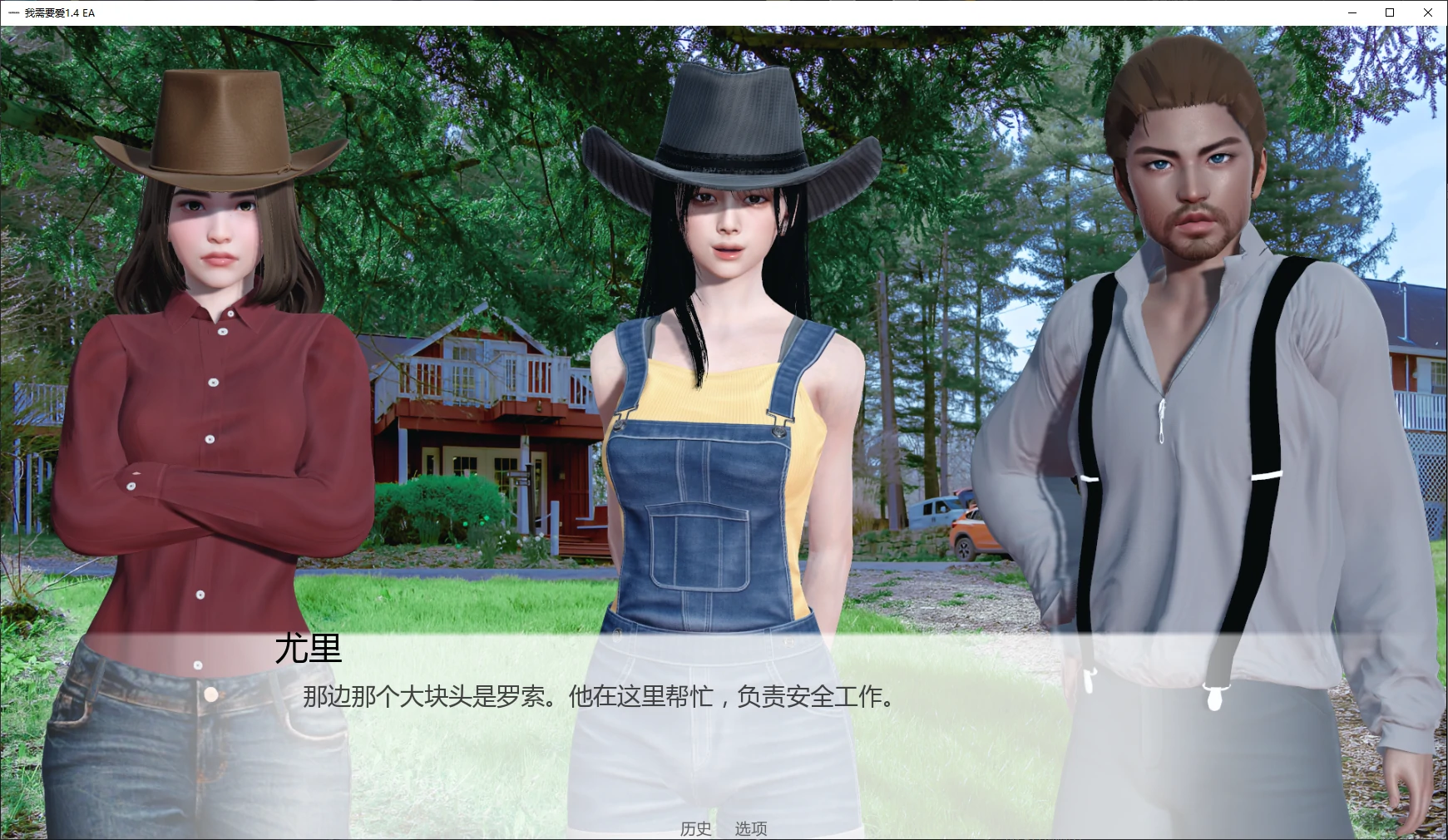
Task: Maximize the game window
Action: coord(1389,12)
